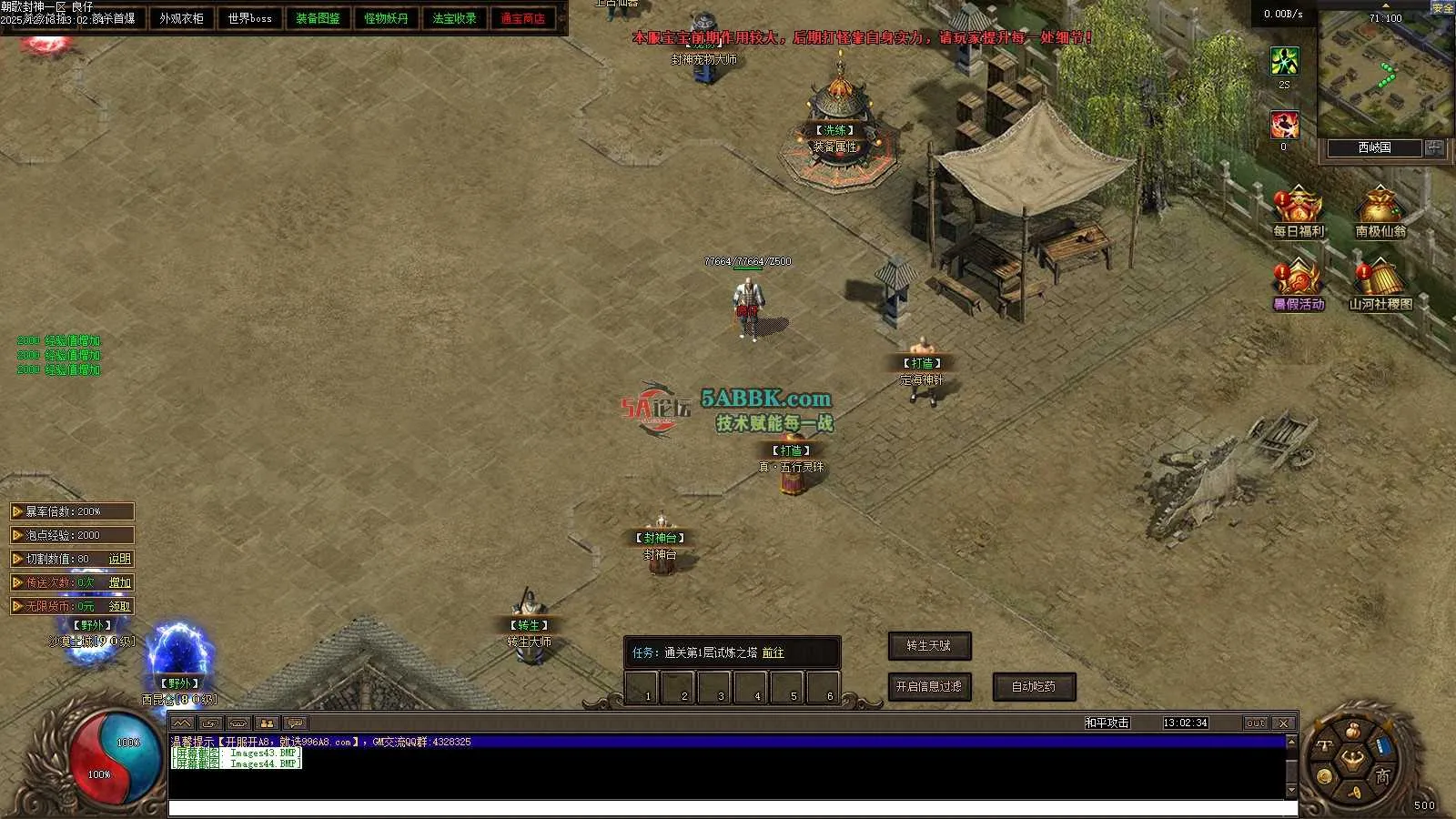Screen dimensions: 1456x819
Task: Open the 外观衣柜 wardrobe menu
Action: pos(181,18)
